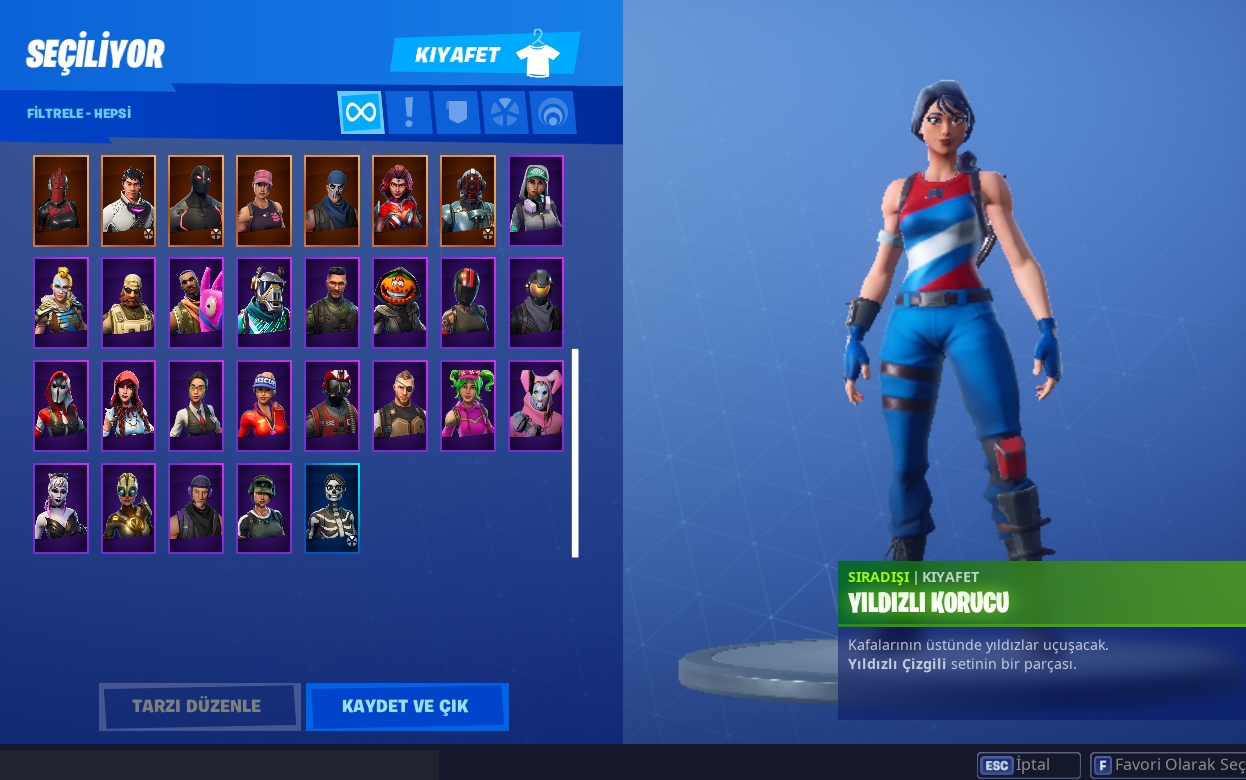Select the Red Knight outfit
The width and height of the screenshot is (1246, 780).
pyautogui.click(x=61, y=200)
